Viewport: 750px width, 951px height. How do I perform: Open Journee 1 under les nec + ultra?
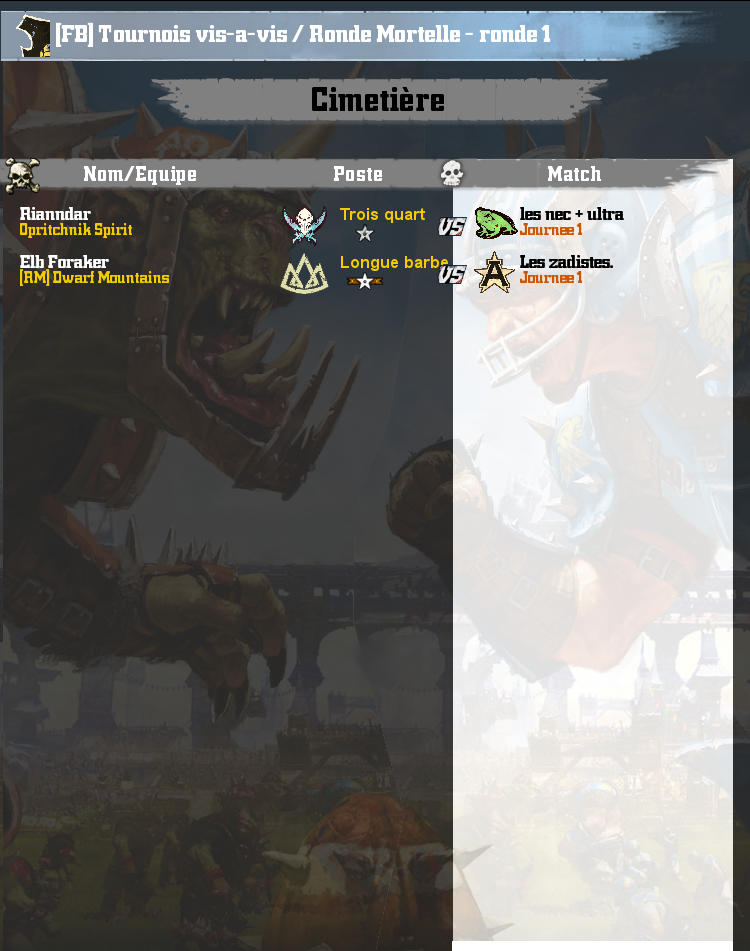click(x=551, y=230)
